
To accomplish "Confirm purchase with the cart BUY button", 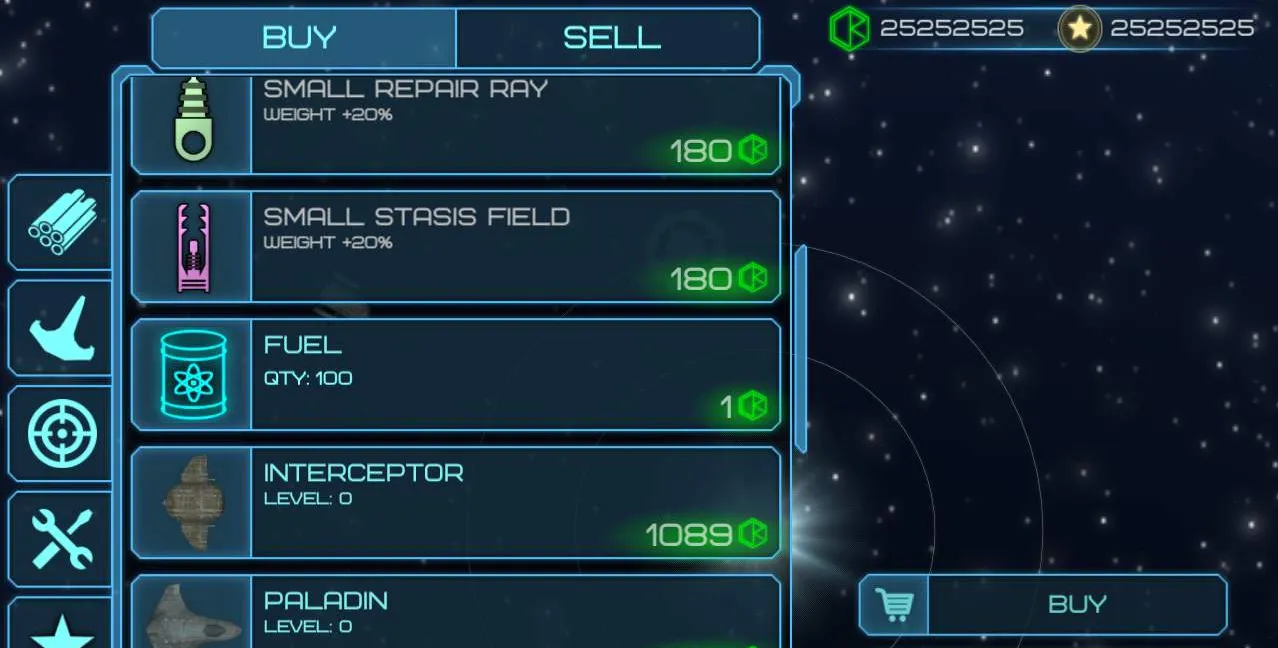I will point(1042,604).
